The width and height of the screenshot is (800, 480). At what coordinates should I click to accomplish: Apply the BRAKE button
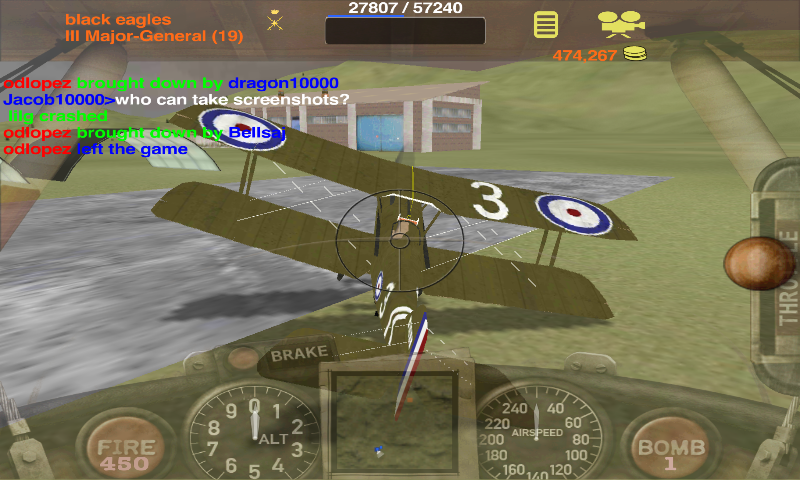(299, 355)
